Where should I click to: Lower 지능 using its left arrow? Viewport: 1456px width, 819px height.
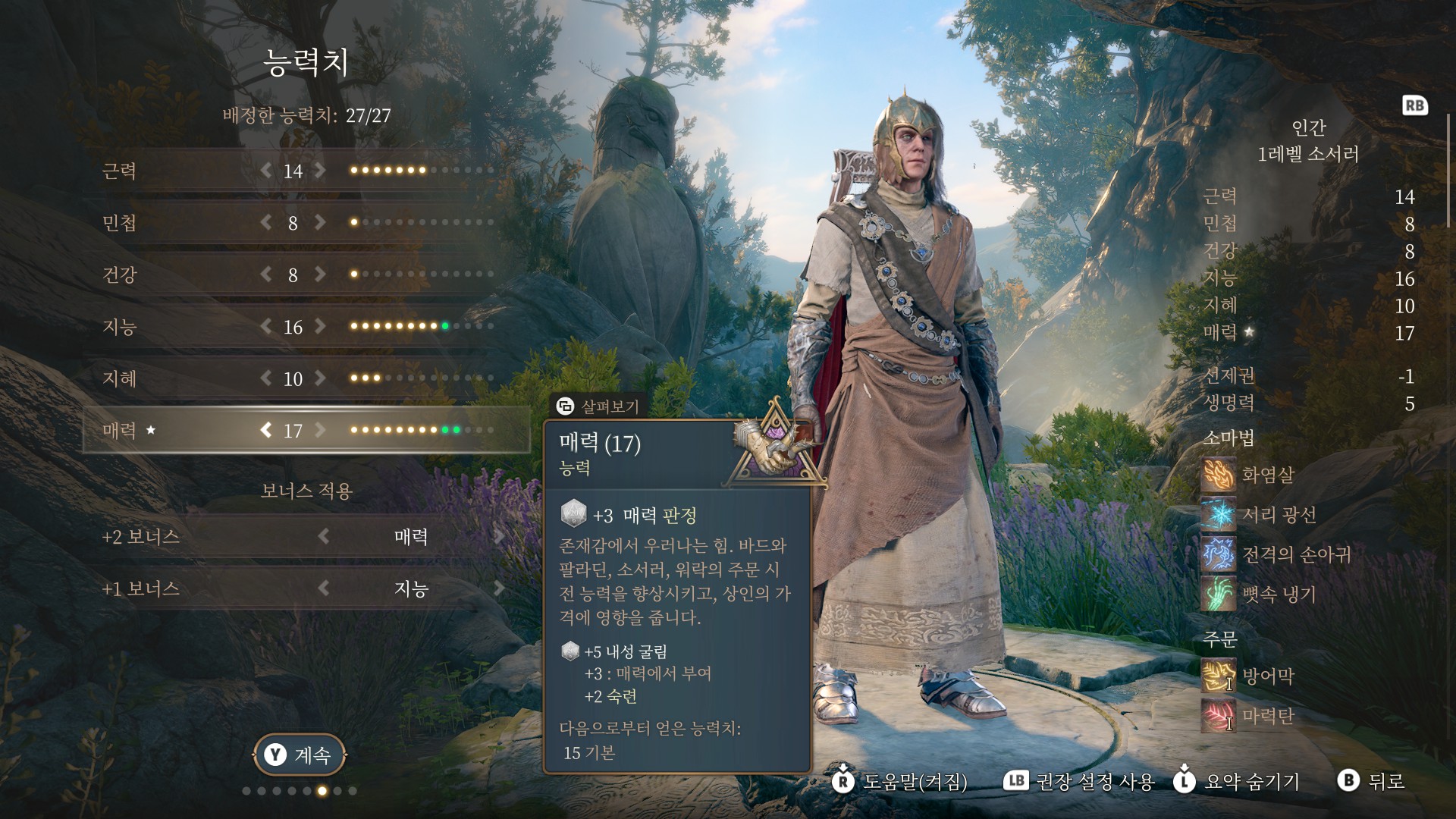click(265, 327)
